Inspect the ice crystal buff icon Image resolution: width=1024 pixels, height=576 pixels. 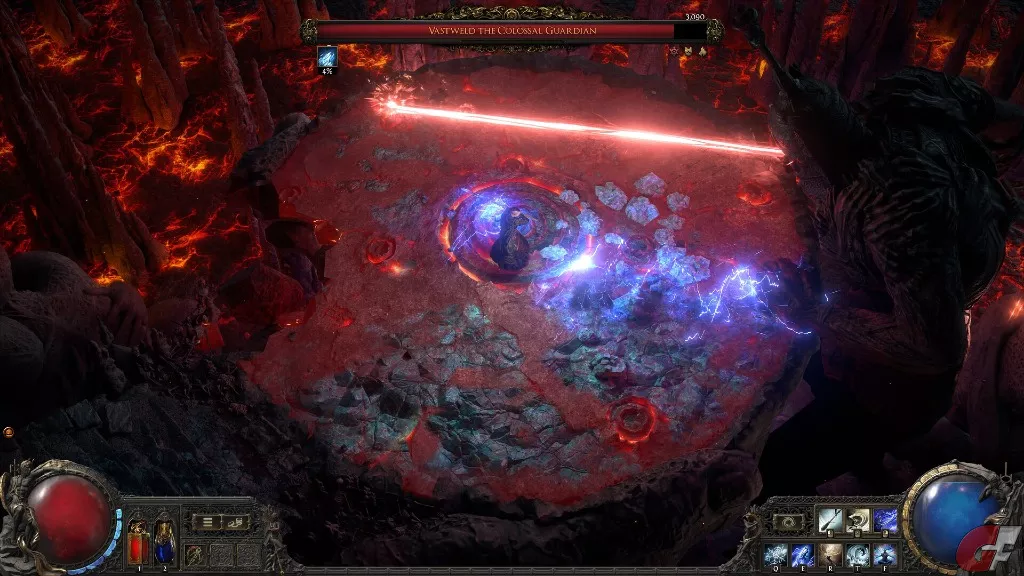(328, 57)
